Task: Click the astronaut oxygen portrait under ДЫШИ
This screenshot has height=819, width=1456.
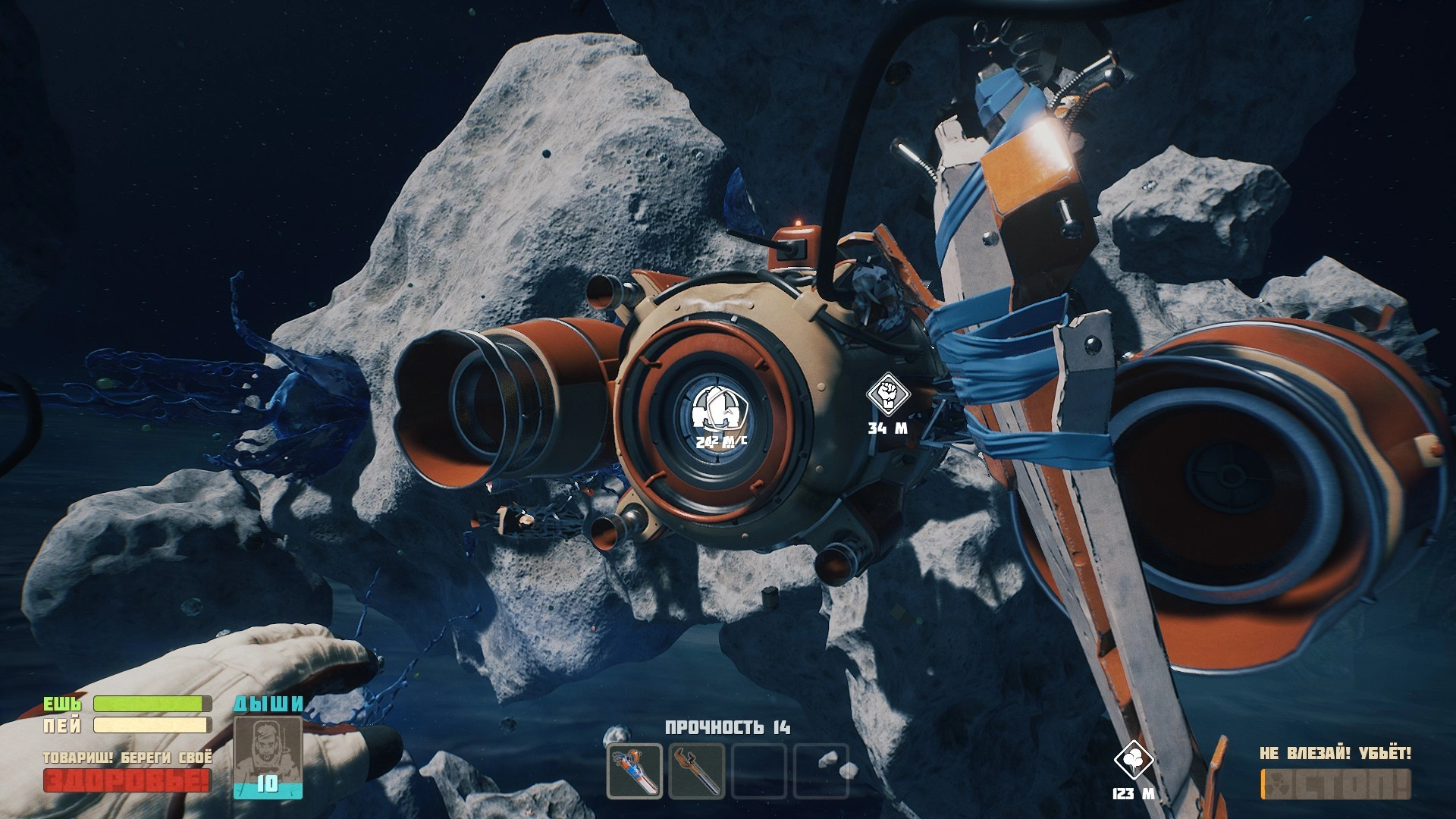Action: (268, 749)
